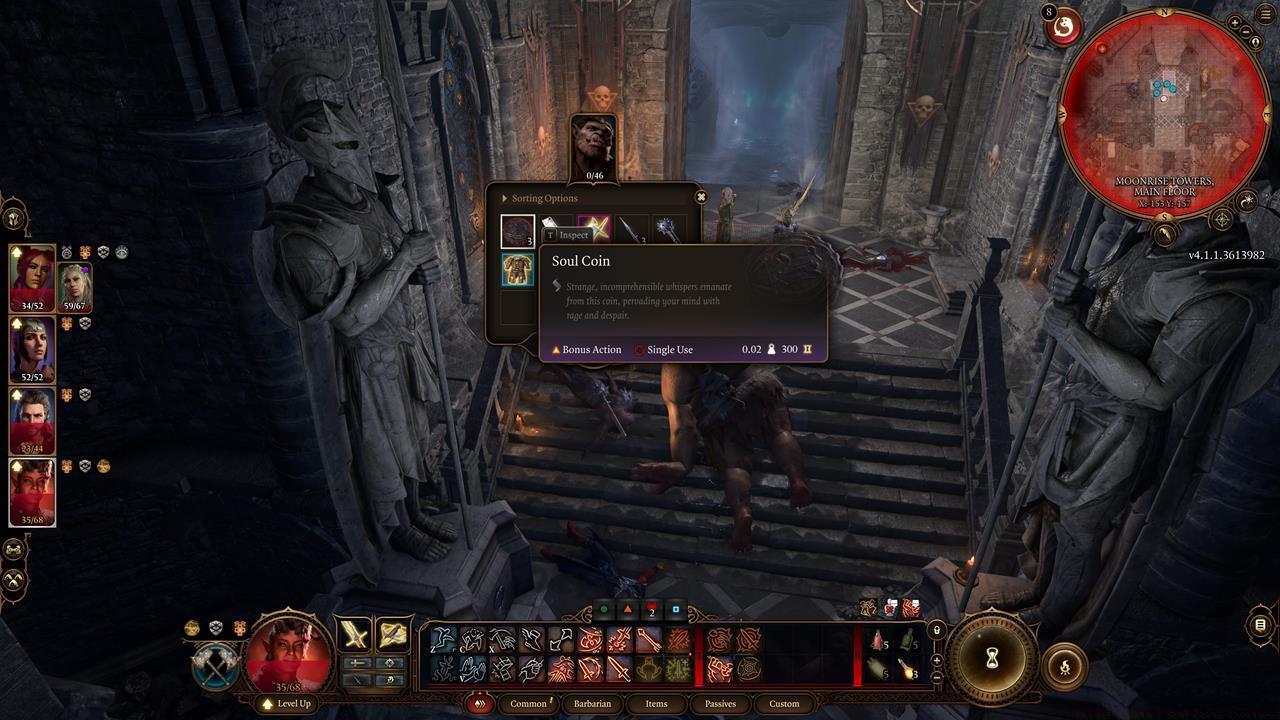Grab the javelin stack from loot

coord(632,231)
